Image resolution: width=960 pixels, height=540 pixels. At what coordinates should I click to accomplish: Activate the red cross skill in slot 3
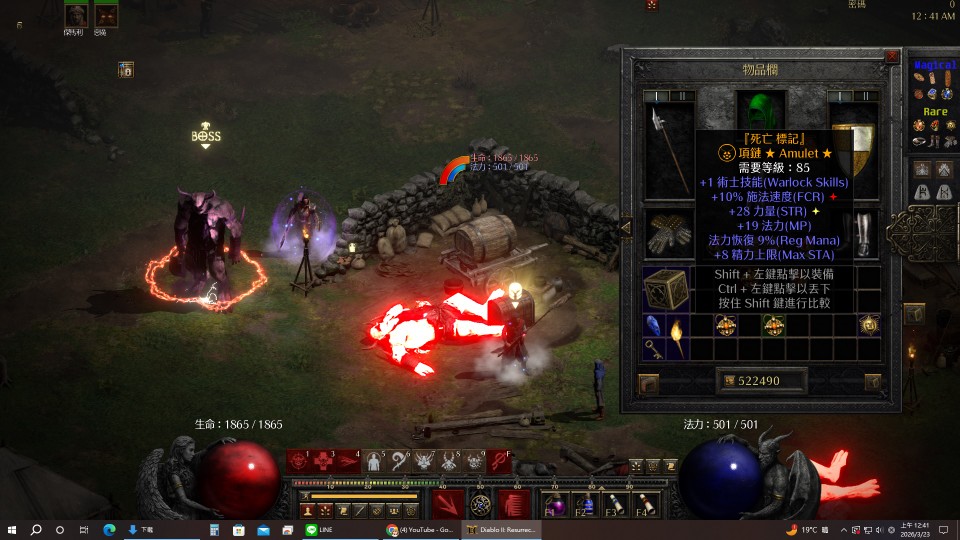(324, 461)
